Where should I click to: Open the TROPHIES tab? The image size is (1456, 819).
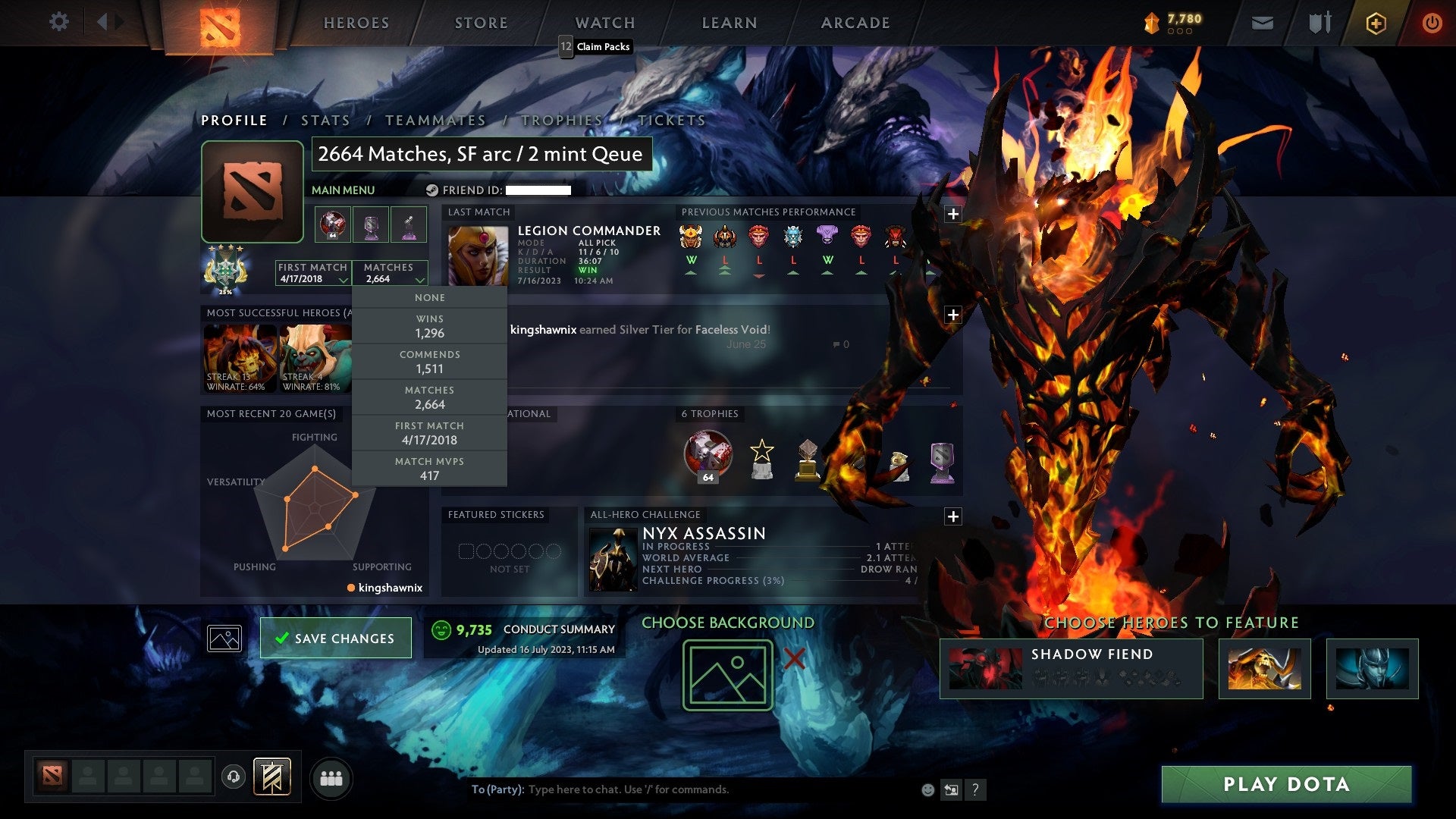[x=560, y=120]
